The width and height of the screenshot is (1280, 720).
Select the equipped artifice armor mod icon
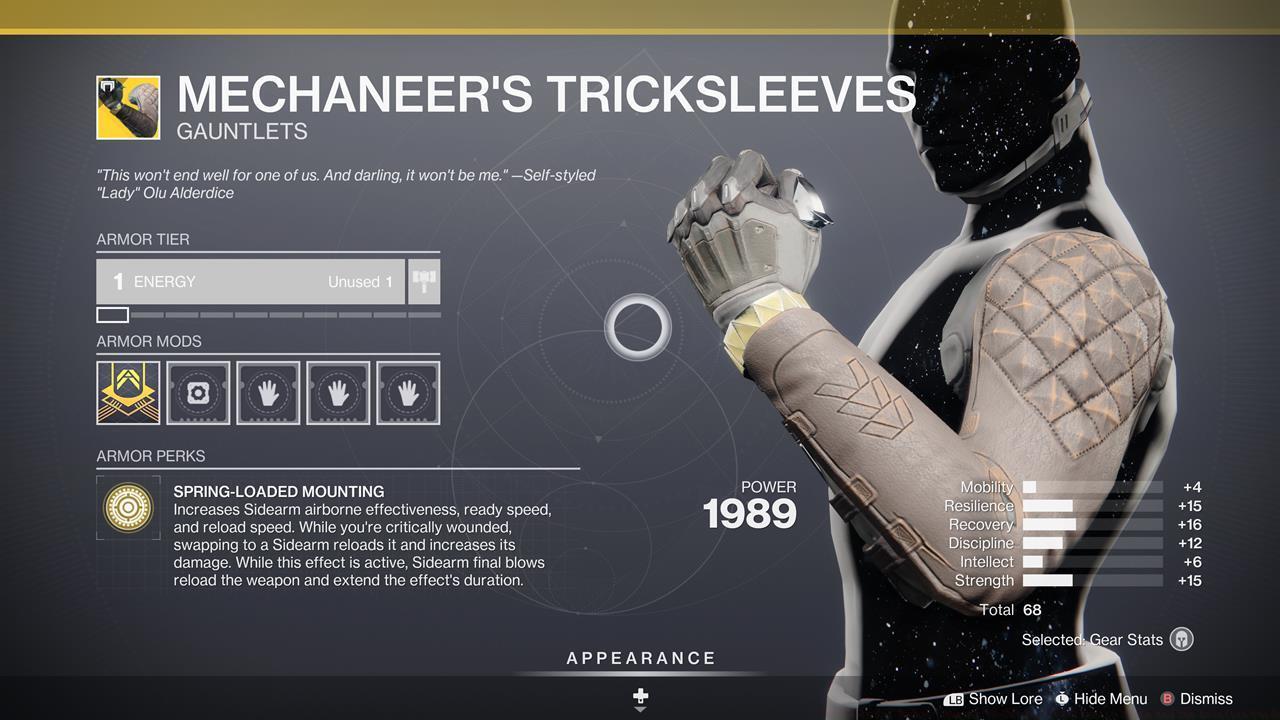coord(127,392)
